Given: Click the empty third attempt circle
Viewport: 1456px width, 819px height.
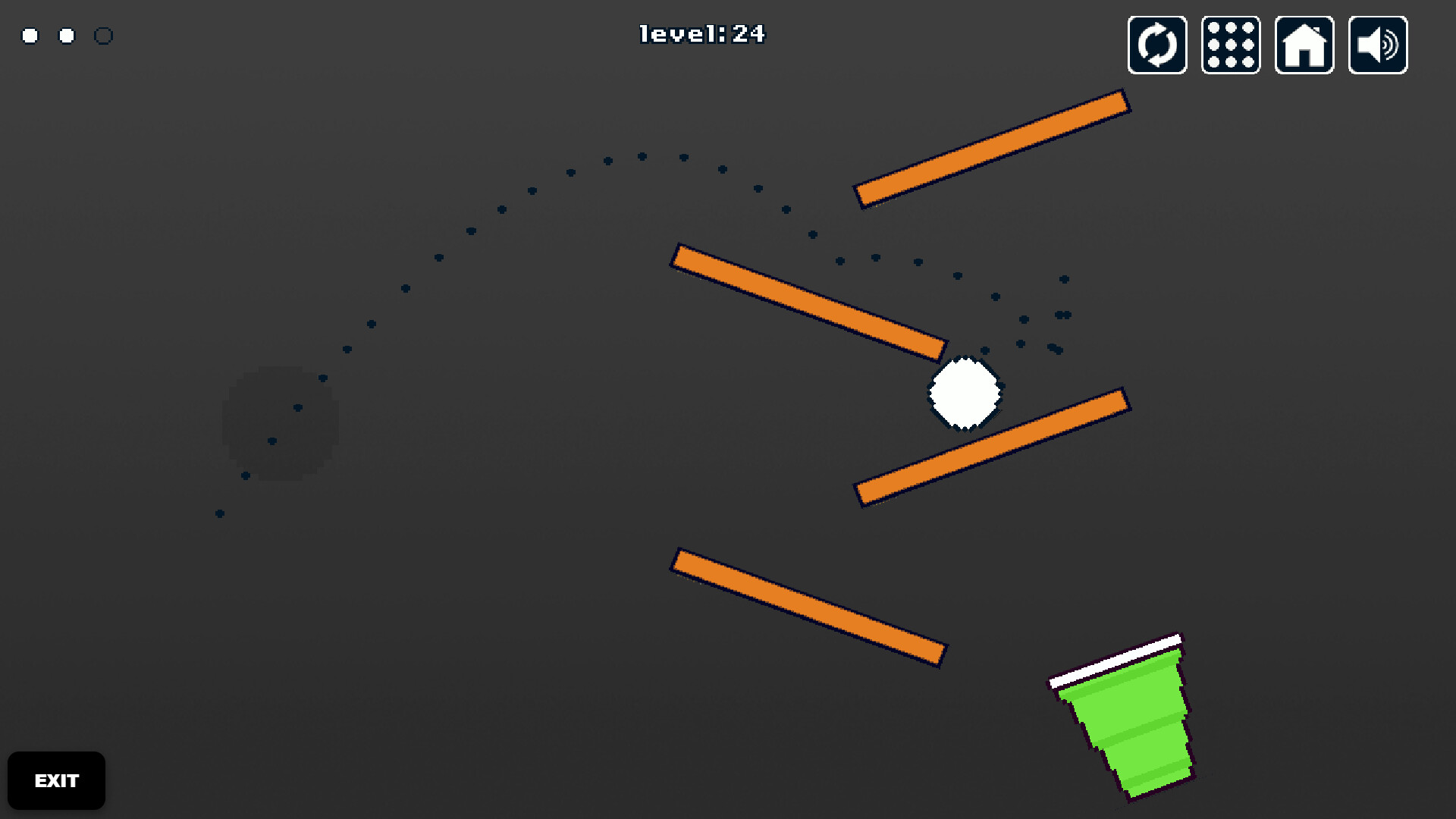Looking at the screenshot, I should coord(105,35).
